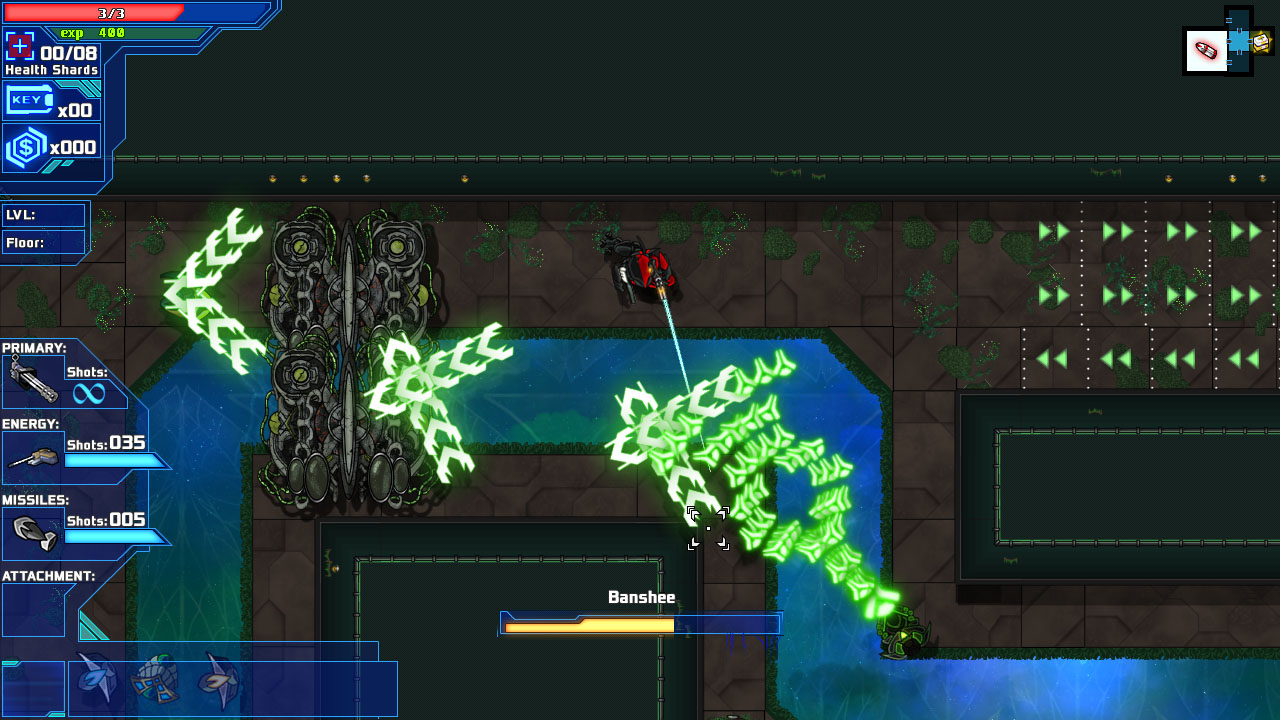1280x720 pixels.
Task: Click the blue KEY icon
Action: click(x=27, y=99)
